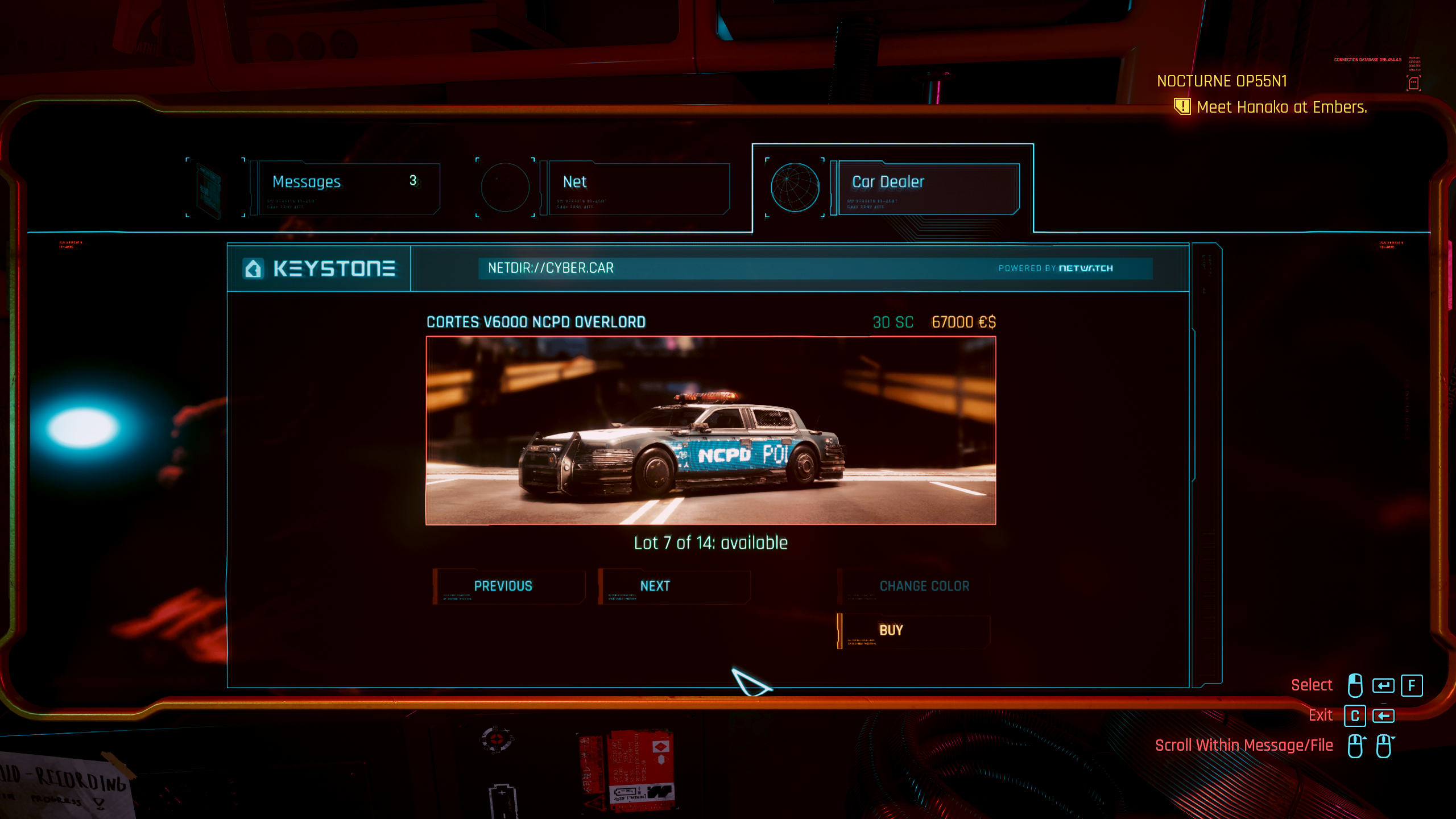The width and height of the screenshot is (1456, 819).
Task: Click the CHANGE COLOR button
Action: click(x=915, y=586)
